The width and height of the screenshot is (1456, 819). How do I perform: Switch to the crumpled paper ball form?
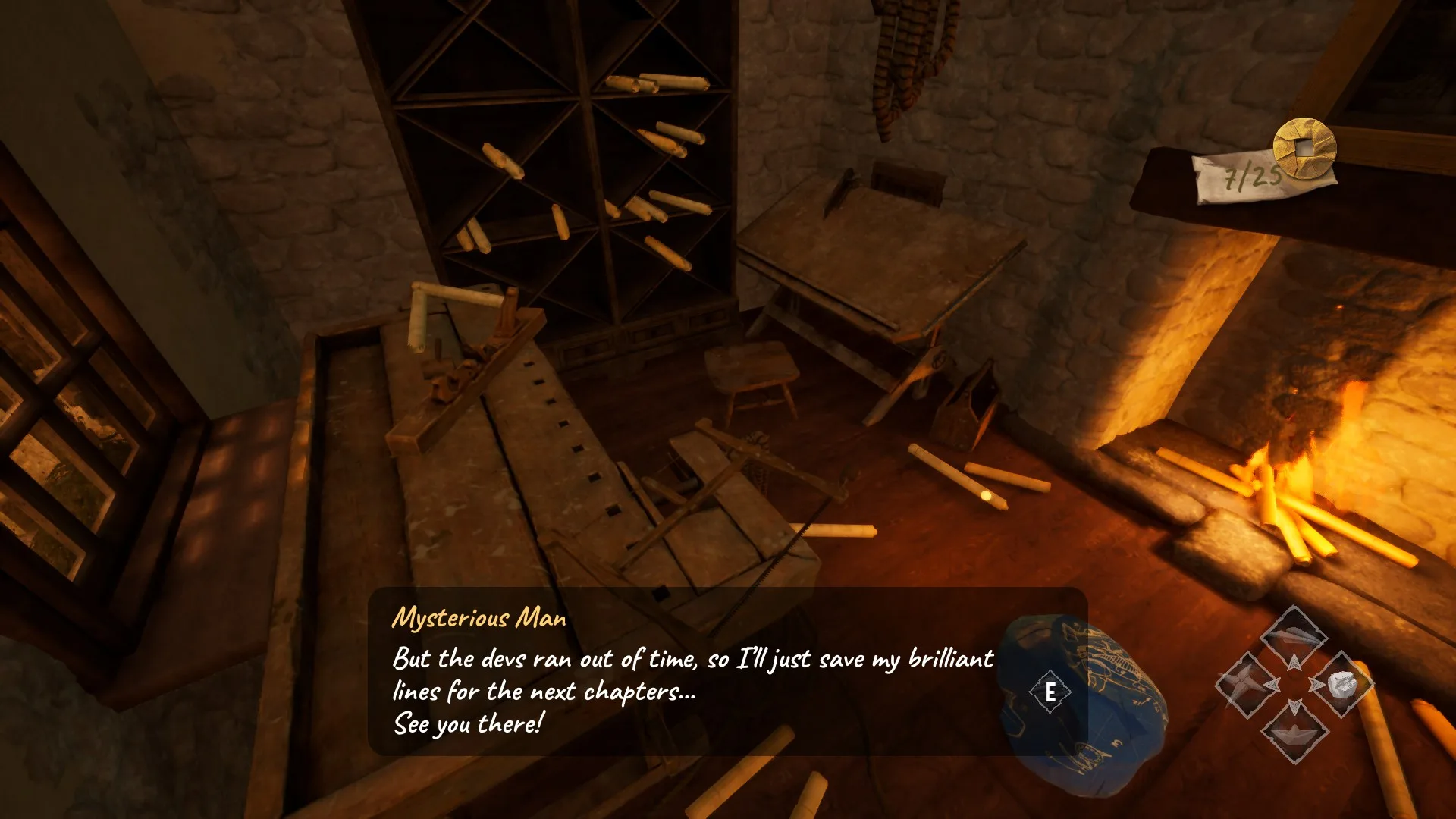tap(1341, 684)
